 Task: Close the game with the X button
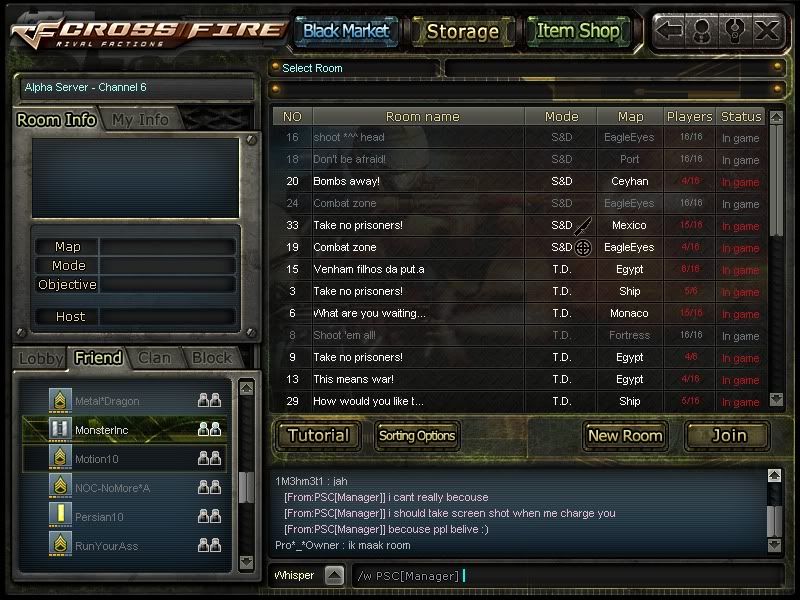tap(767, 30)
